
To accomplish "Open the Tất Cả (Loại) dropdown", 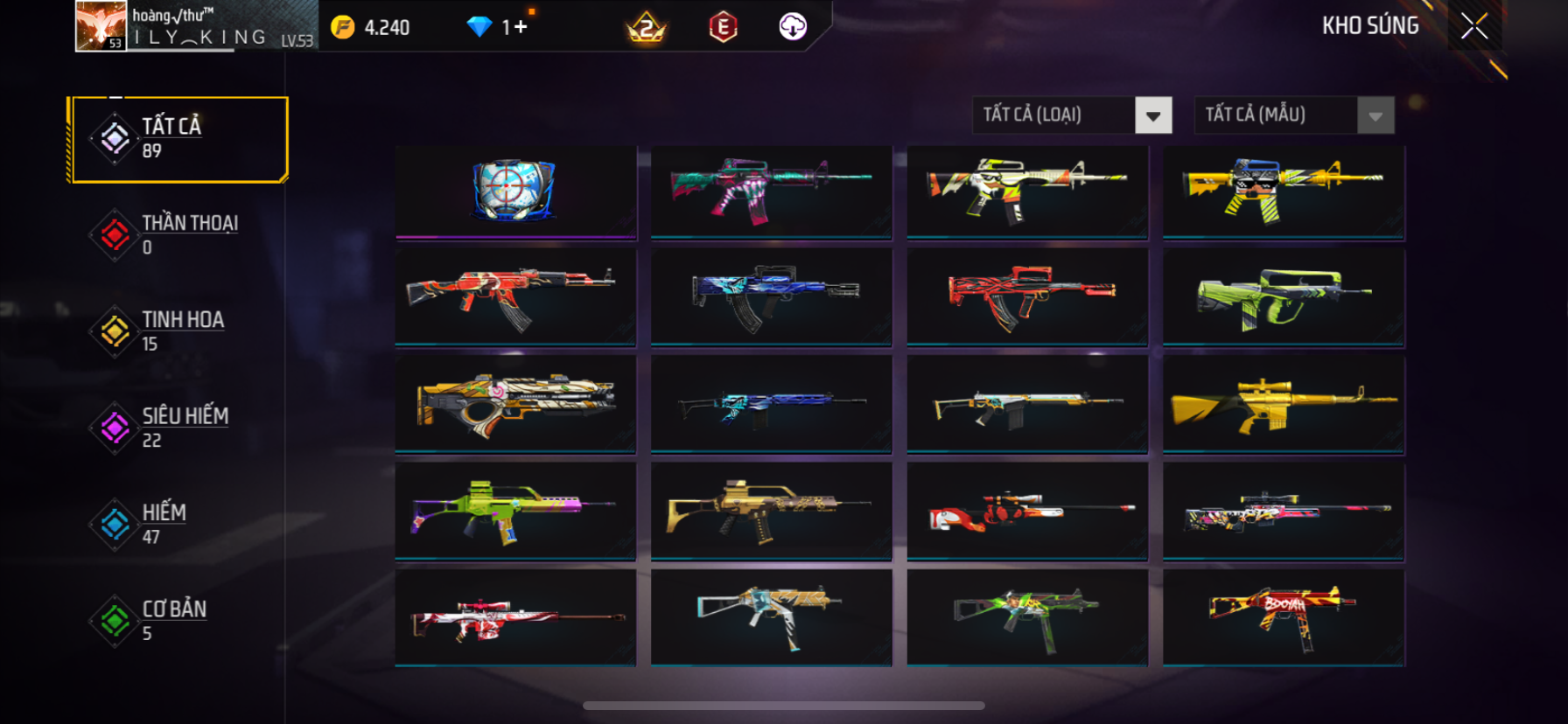I will [1152, 115].
